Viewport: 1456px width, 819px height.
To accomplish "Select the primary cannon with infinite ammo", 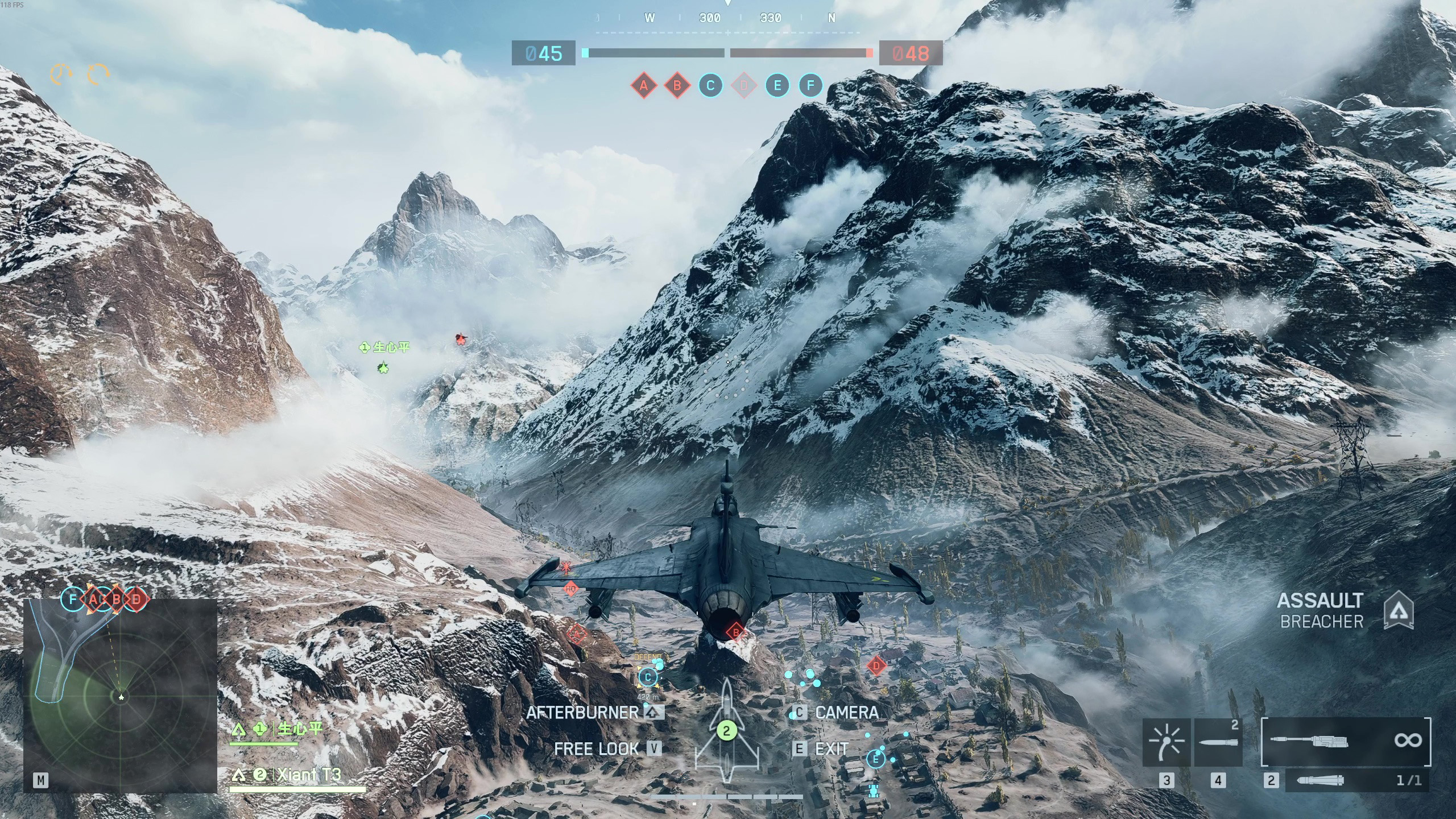I will pos(1346,741).
